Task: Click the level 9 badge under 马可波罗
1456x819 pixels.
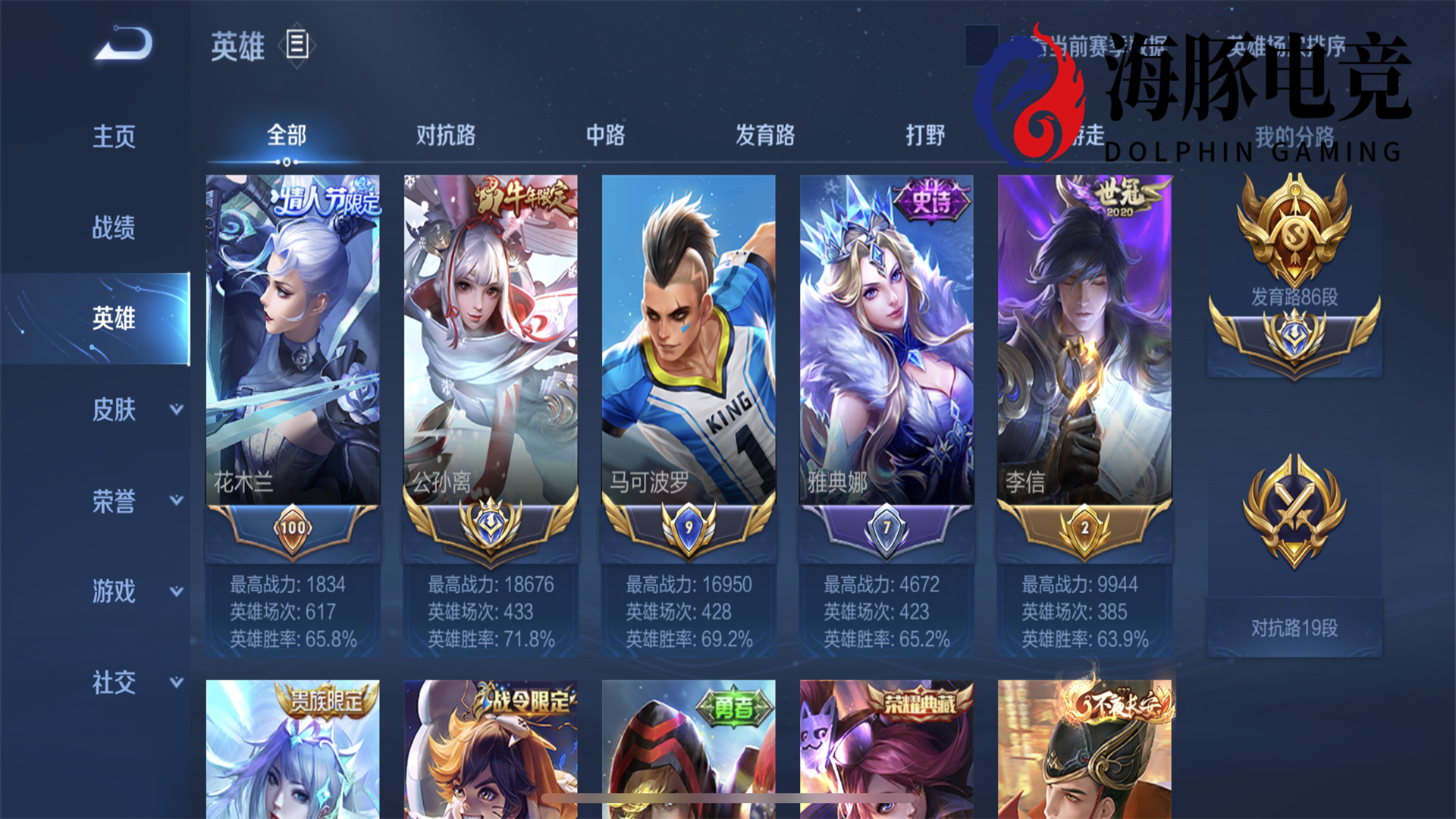Action: pyautogui.click(x=689, y=527)
